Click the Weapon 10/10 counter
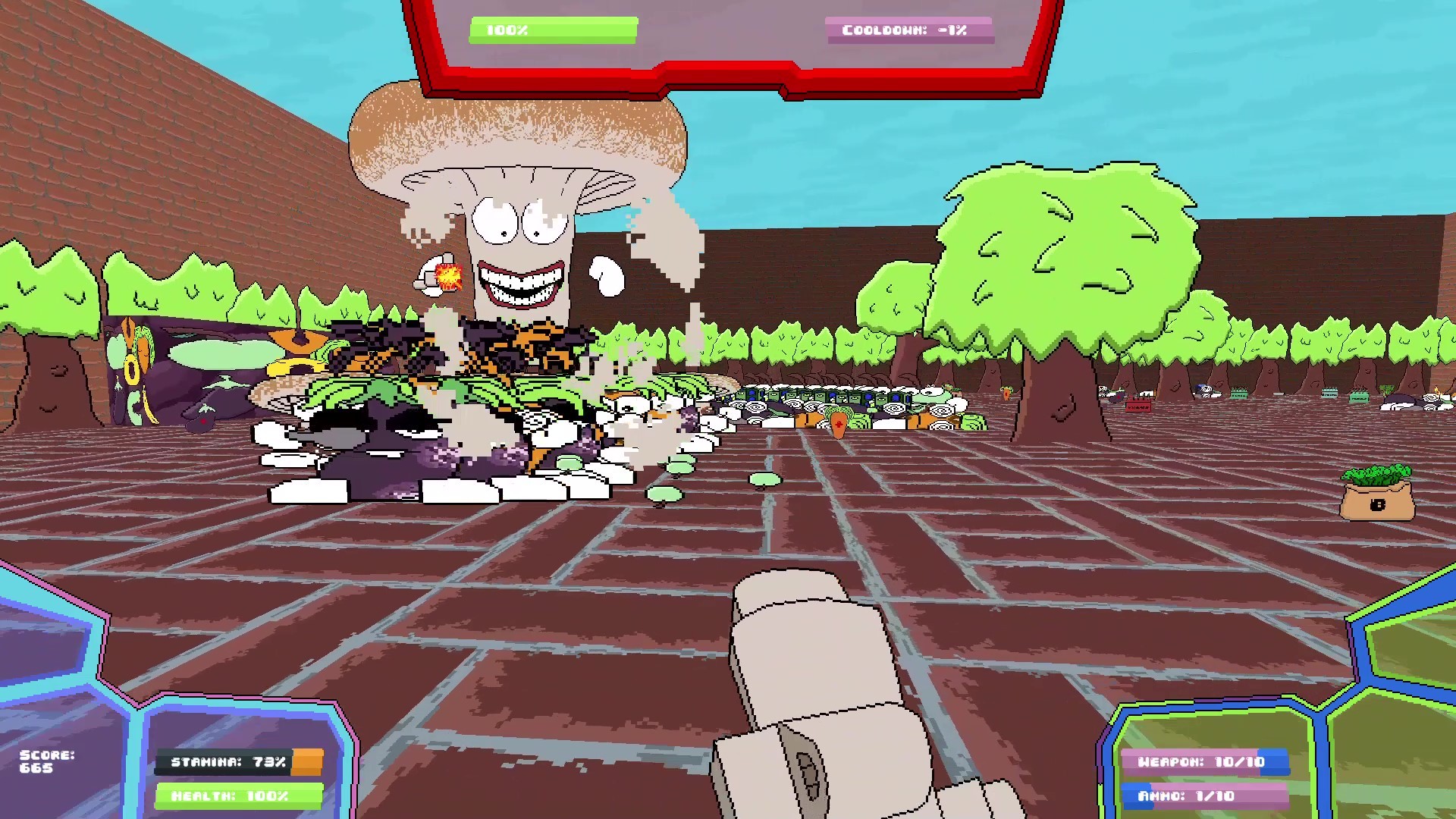1456x819 pixels. pyautogui.click(x=1204, y=761)
